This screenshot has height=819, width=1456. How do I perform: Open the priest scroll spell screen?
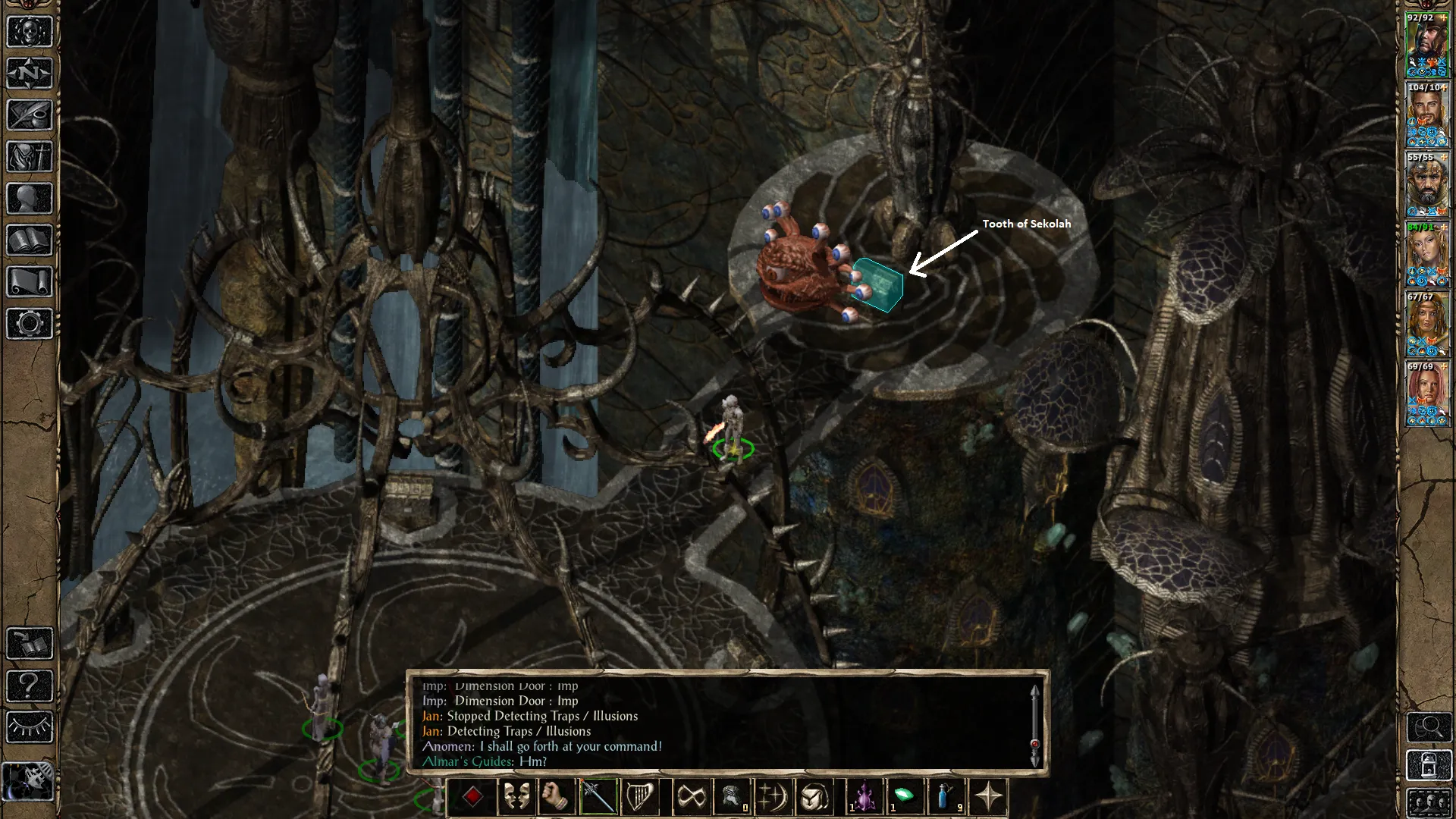(30, 282)
